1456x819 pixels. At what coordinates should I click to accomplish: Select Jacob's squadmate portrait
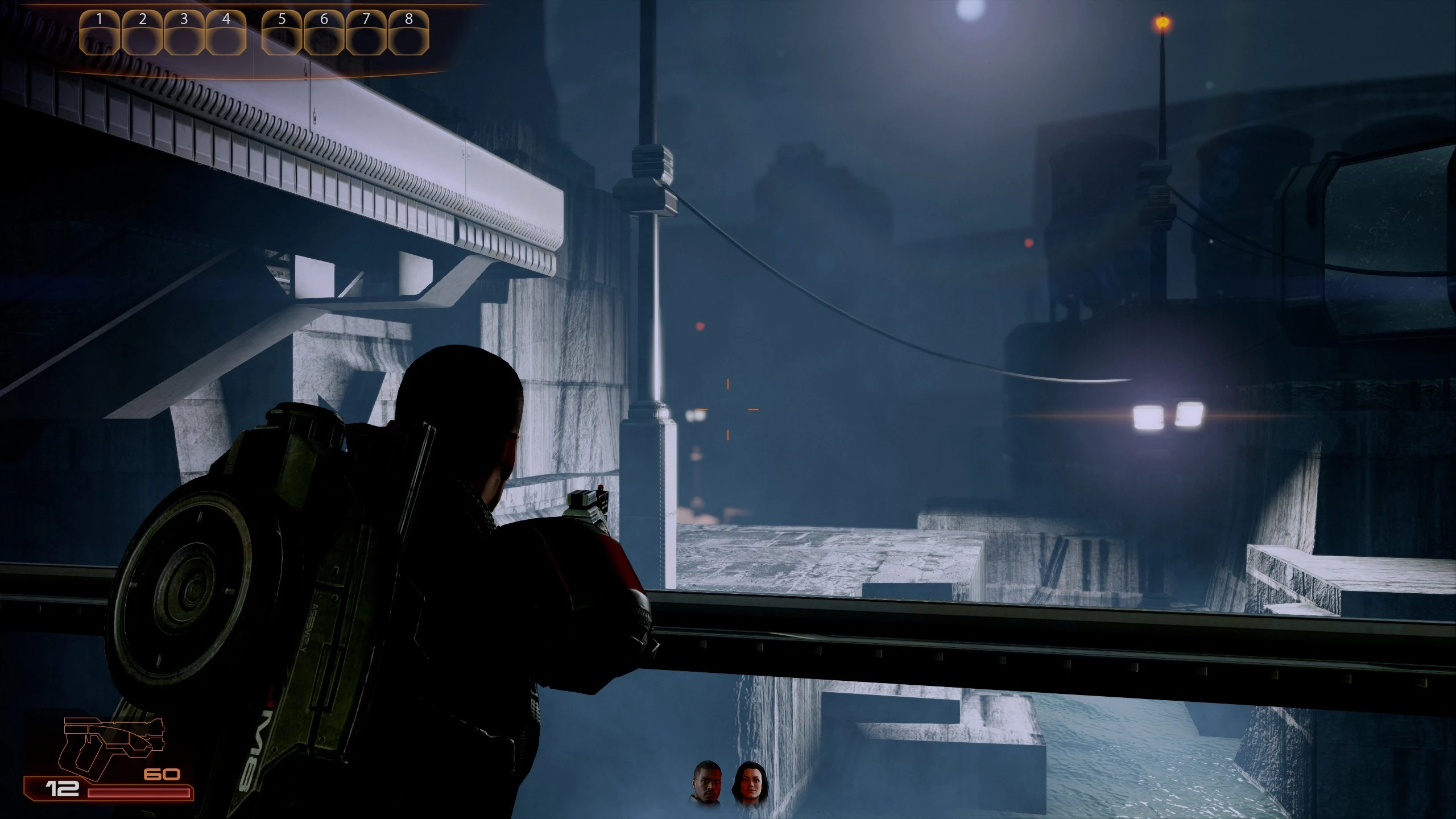[707, 783]
